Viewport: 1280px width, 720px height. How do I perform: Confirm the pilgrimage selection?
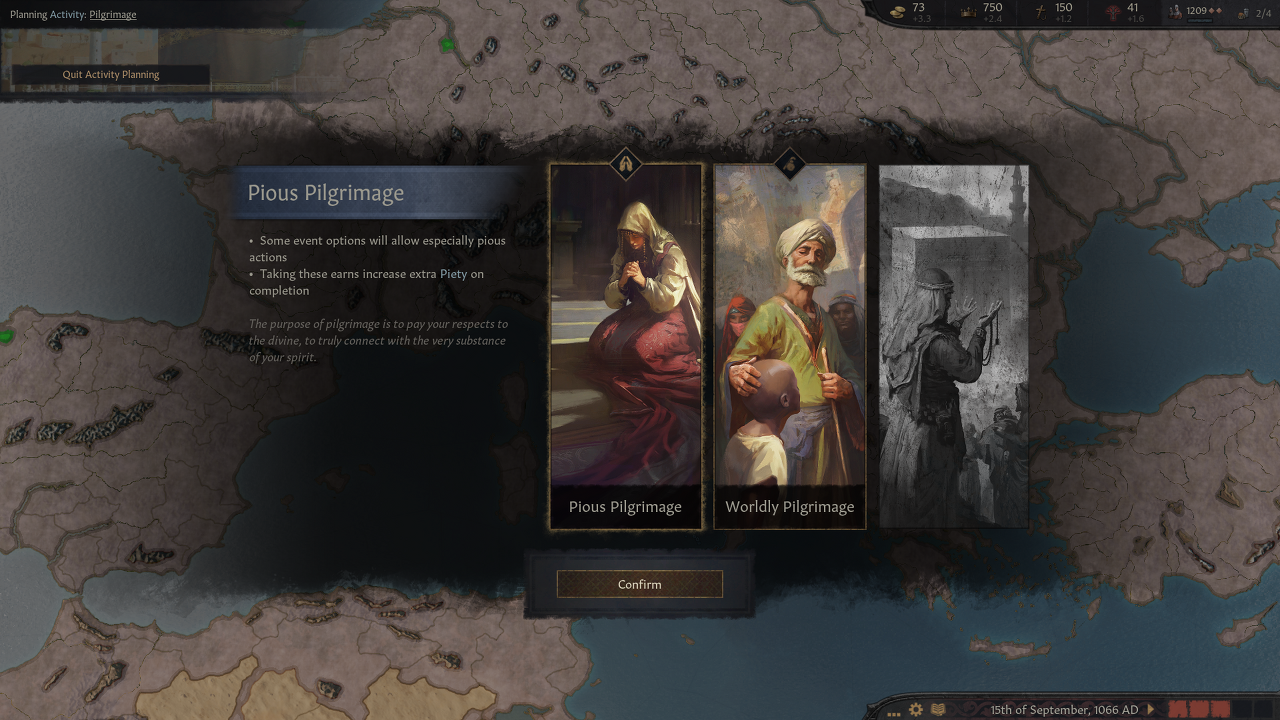(639, 584)
